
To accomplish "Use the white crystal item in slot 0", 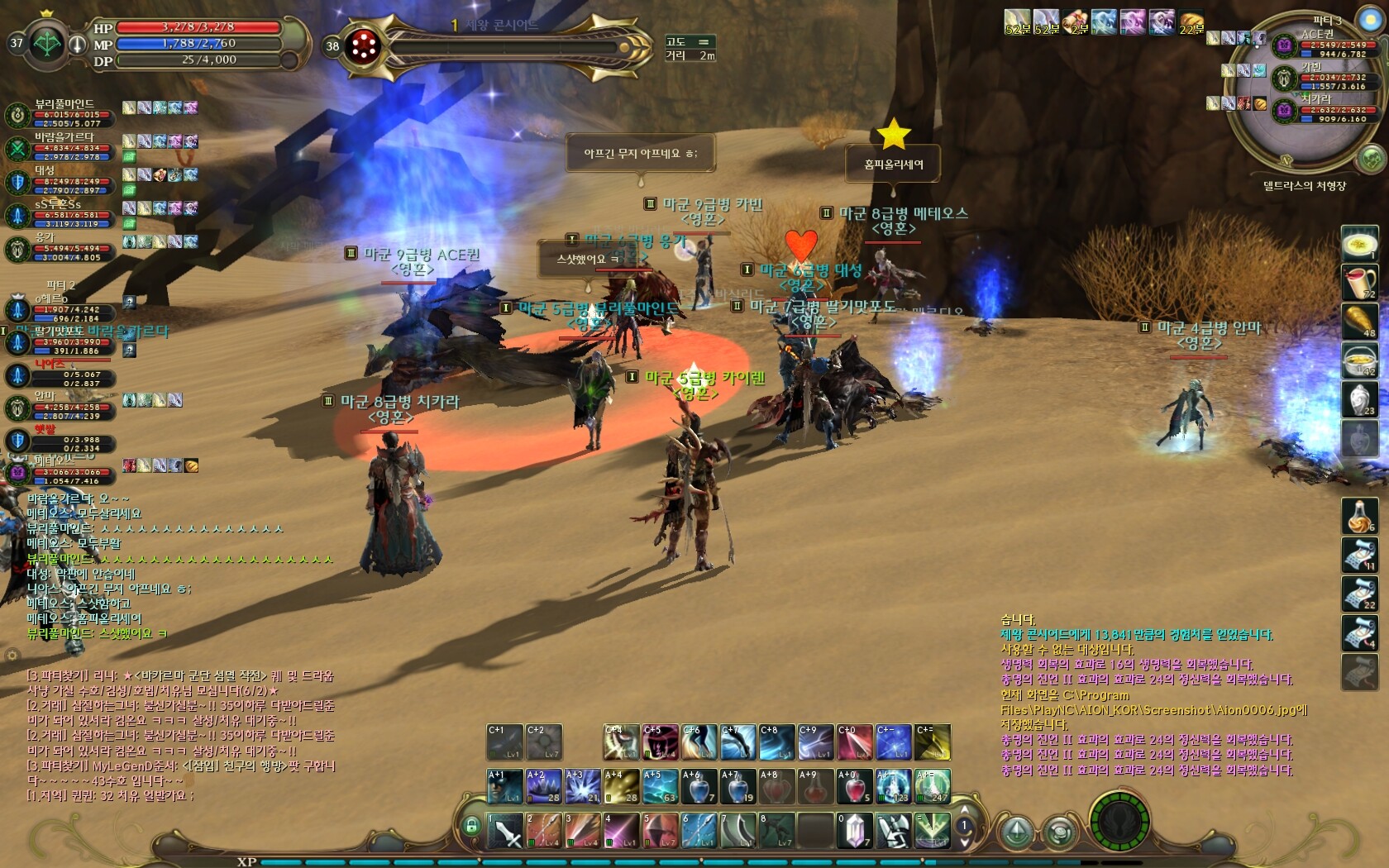I will [853, 830].
